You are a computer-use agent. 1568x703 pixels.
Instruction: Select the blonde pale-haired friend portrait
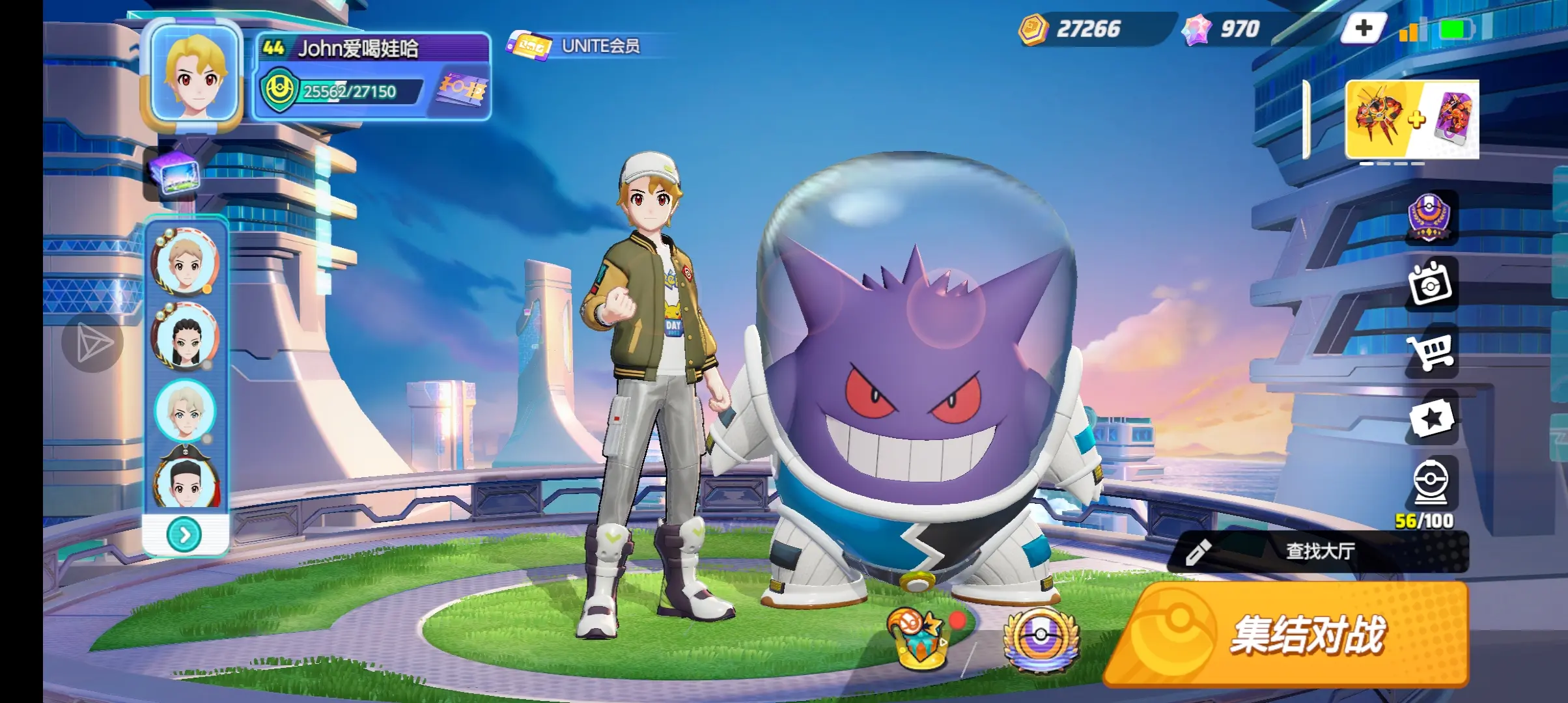[x=186, y=410]
